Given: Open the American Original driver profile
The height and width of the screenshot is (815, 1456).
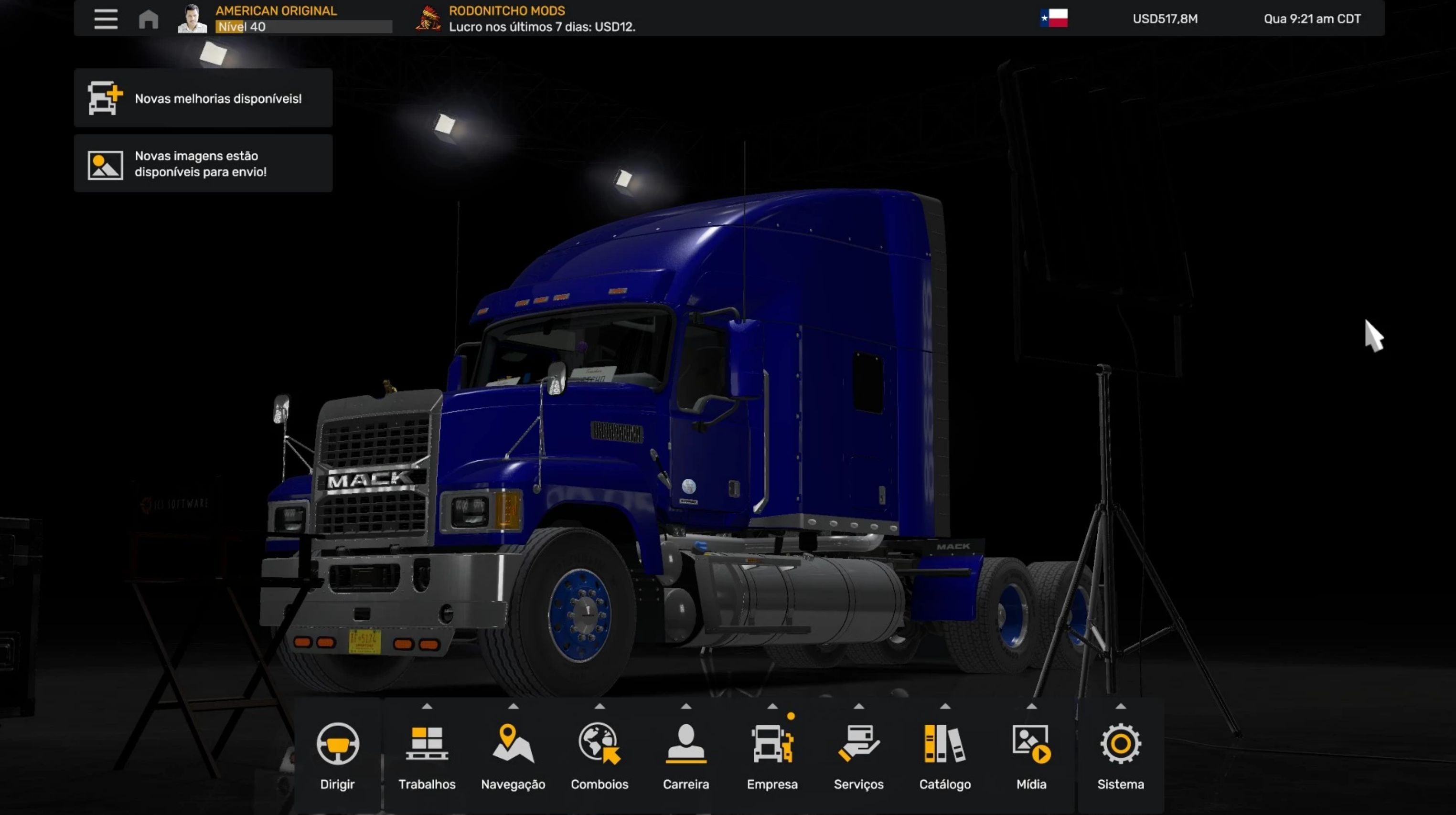Looking at the screenshot, I should click(x=275, y=19).
